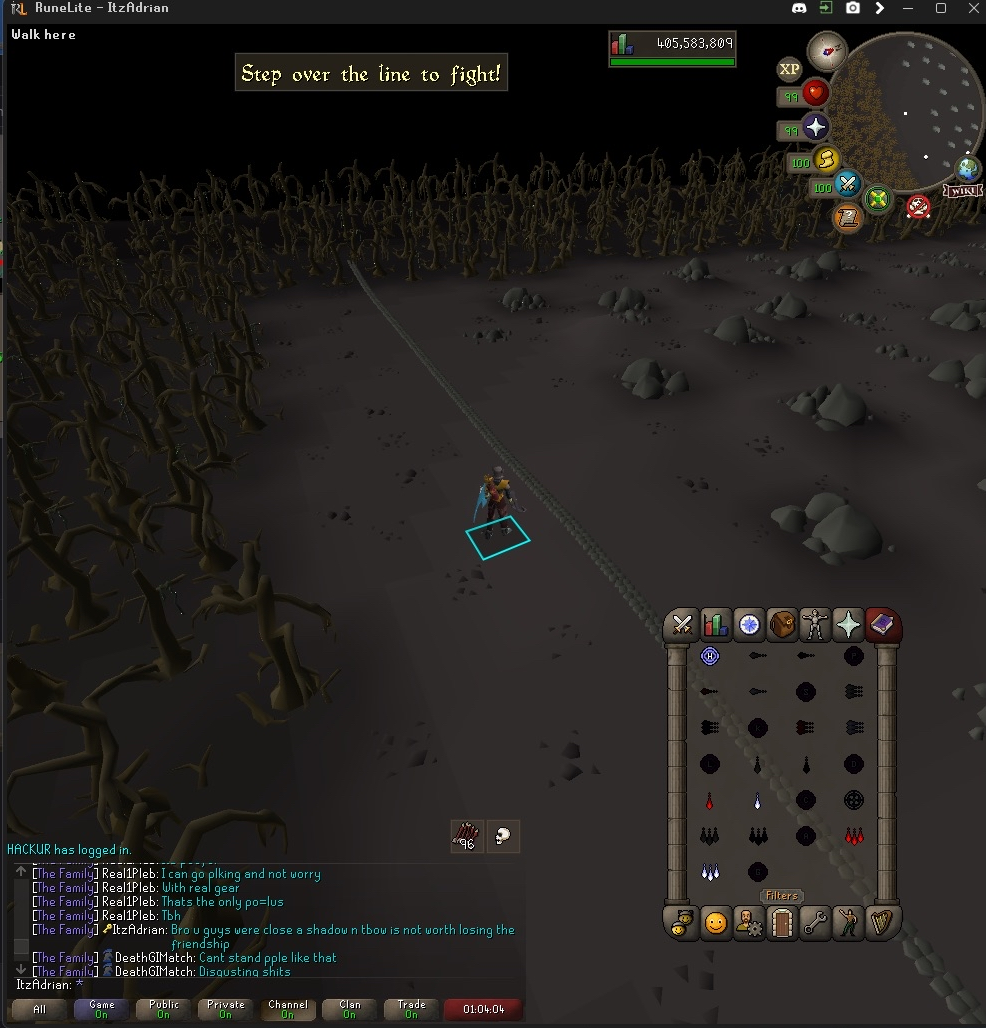Take a screenshot with RuneLite camera button

pos(852,8)
